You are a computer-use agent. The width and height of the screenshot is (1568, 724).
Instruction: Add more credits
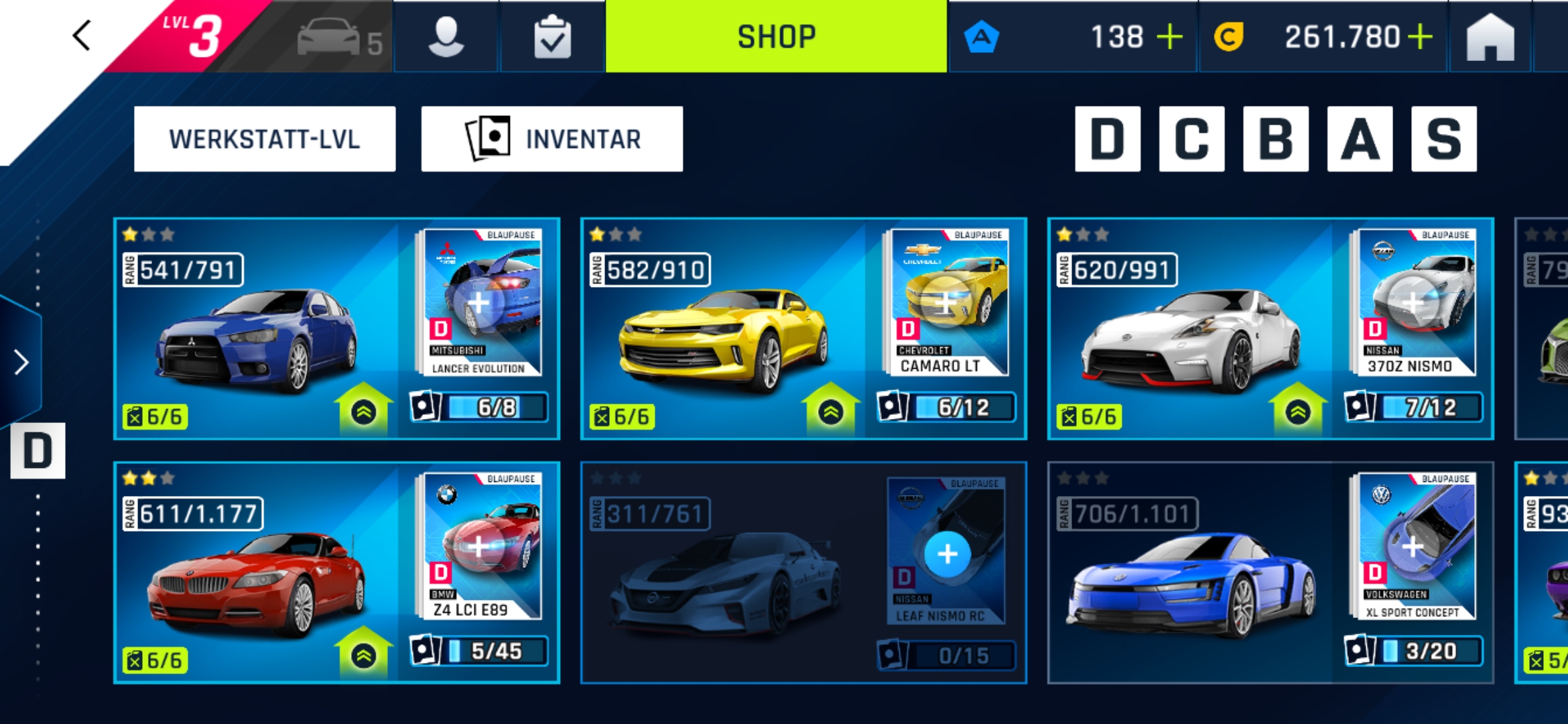pos(1419,37)
